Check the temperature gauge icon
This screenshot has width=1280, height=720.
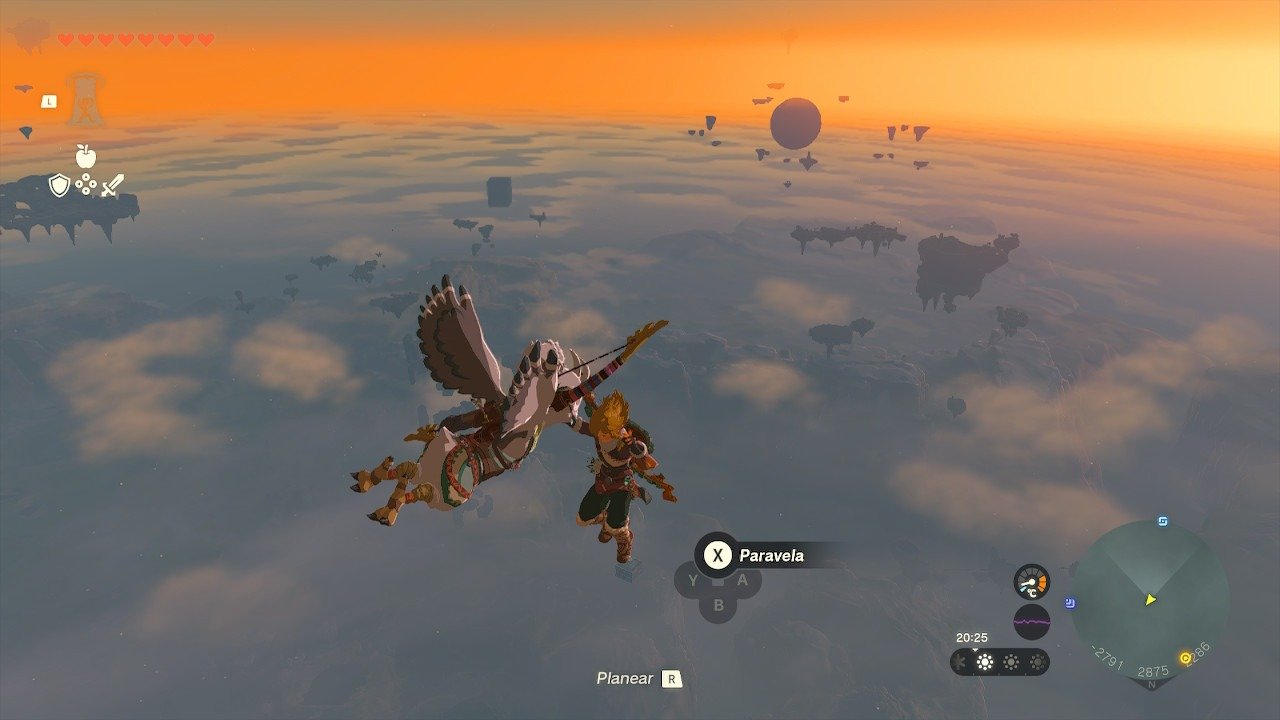(1031, 582)
